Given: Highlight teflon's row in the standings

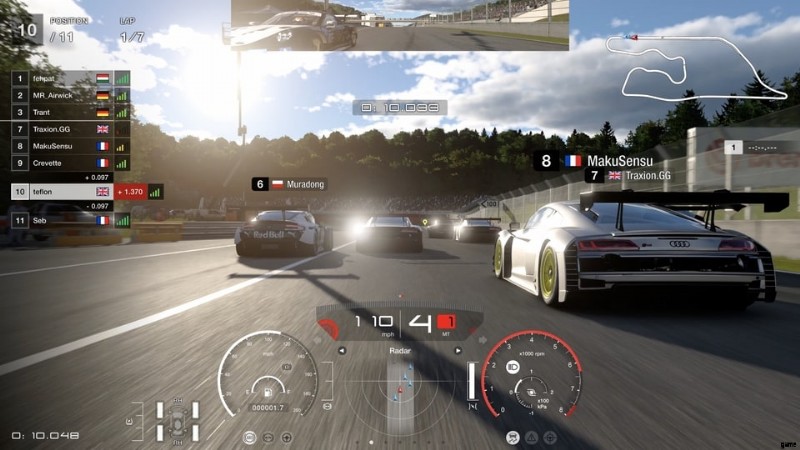Looking at the screenshot, I should (x=60, y=191).
